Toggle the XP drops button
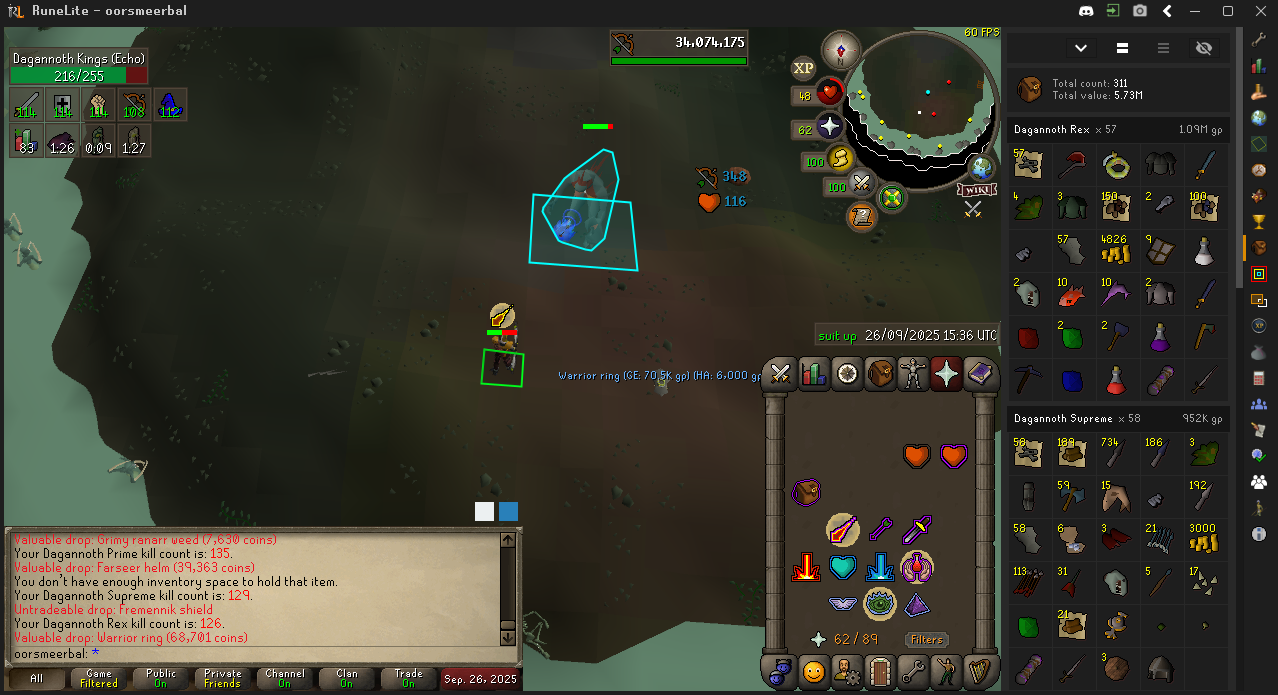 (x=803, y=68)
